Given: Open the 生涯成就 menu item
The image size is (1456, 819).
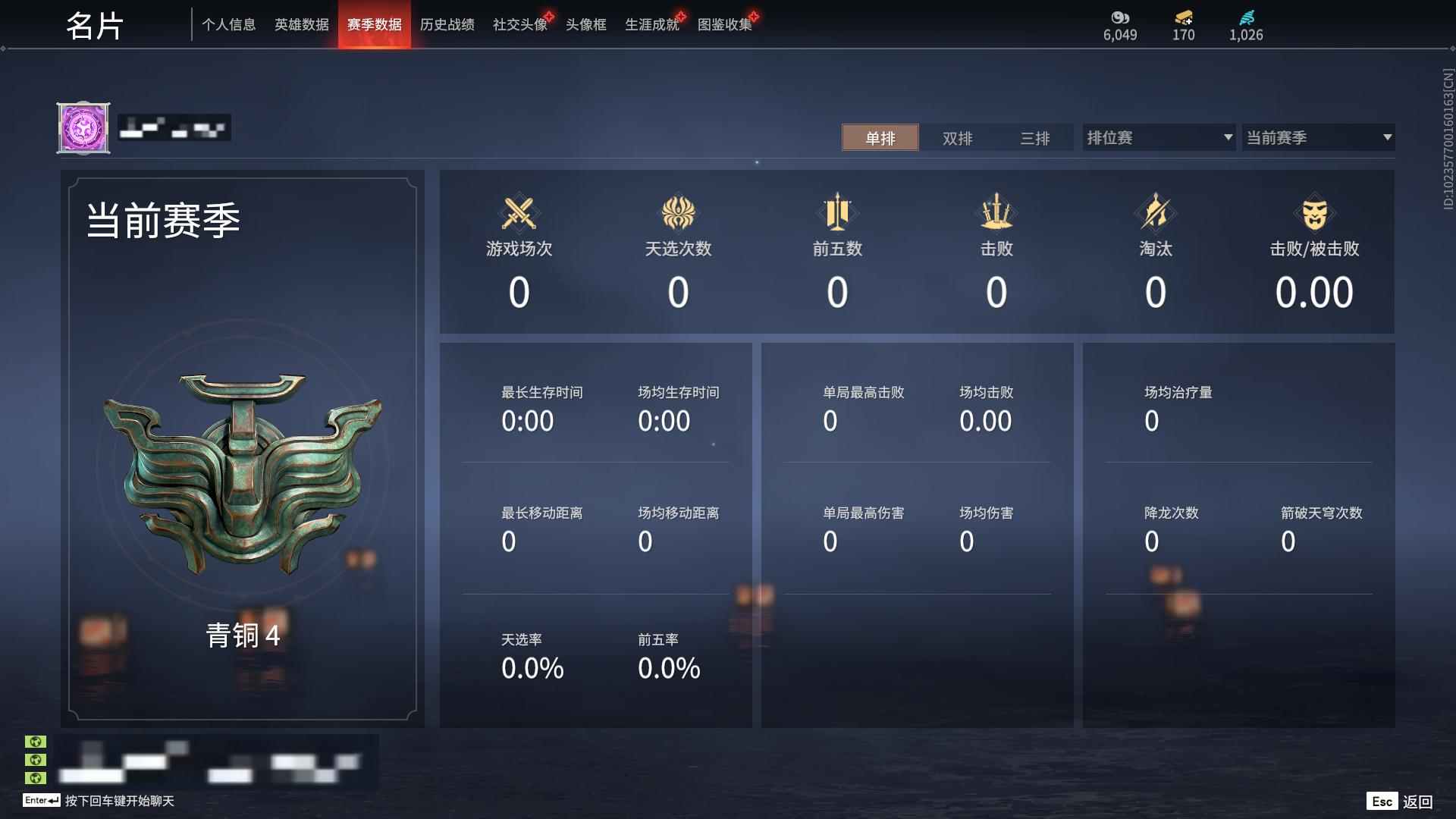Looking at the screenshot, I should click(651, 24).
